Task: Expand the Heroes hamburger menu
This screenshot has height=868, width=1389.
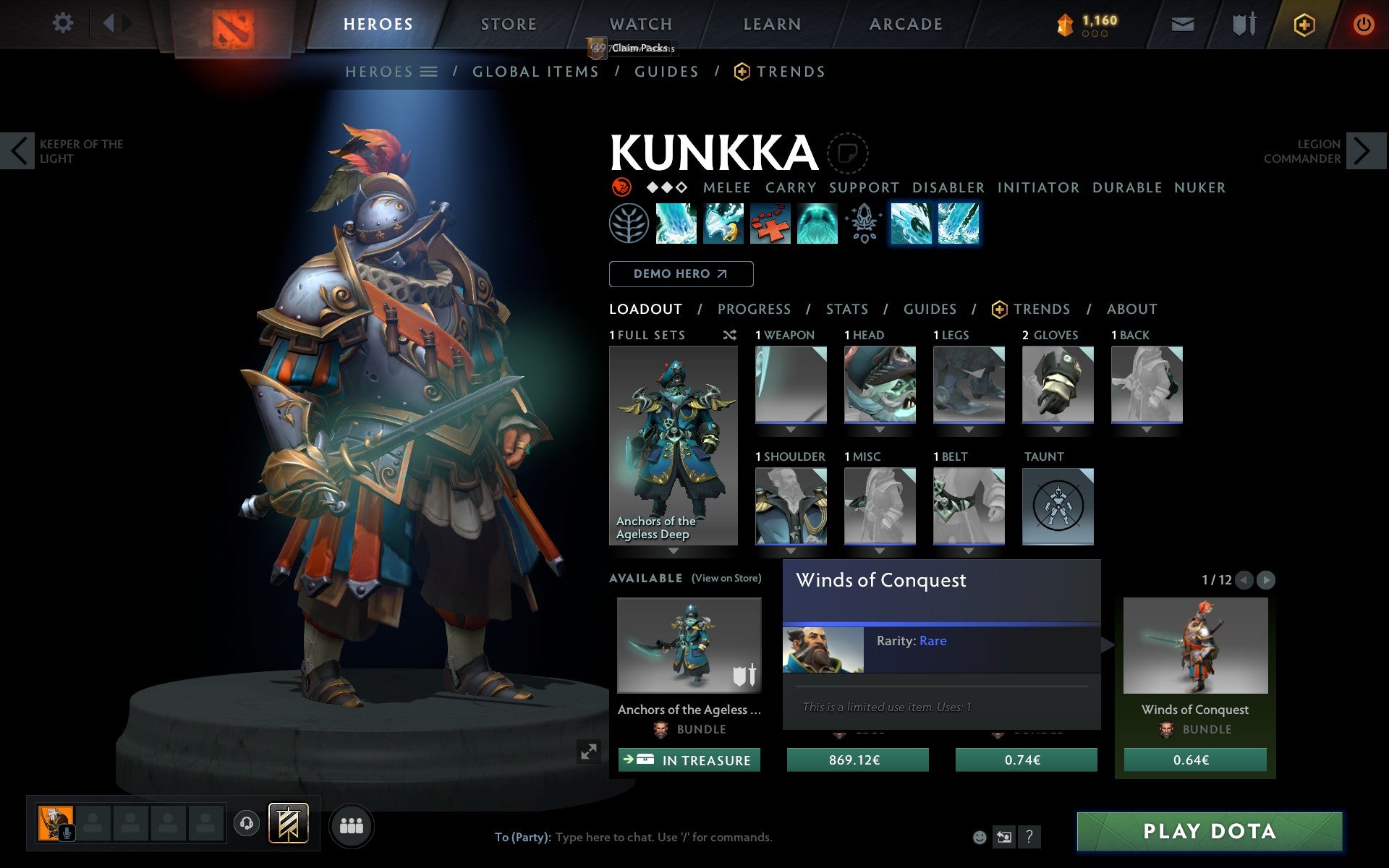Action: coord(429,72)
